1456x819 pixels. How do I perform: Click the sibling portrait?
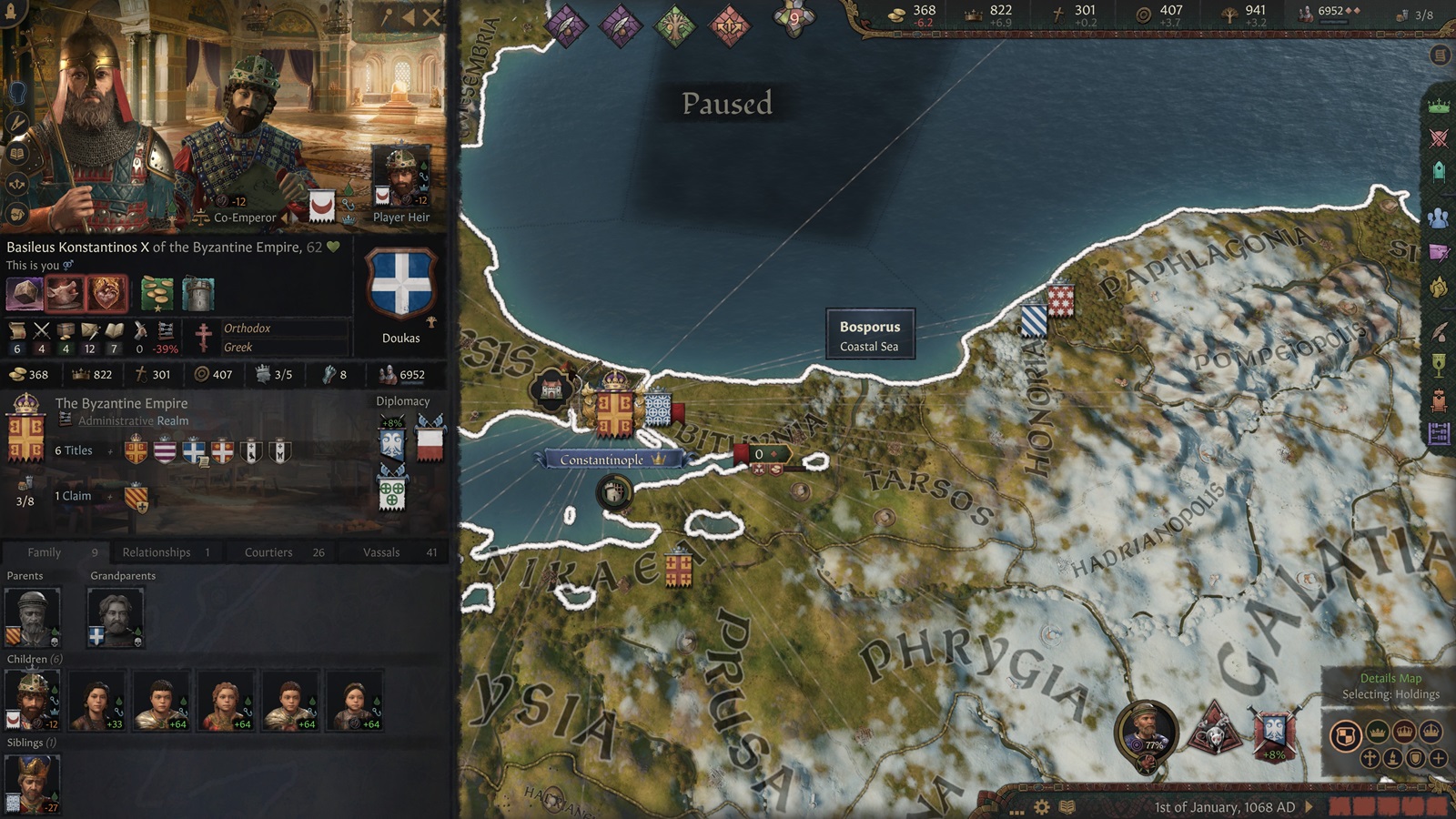pyautogui.click(x=33, y=783)
